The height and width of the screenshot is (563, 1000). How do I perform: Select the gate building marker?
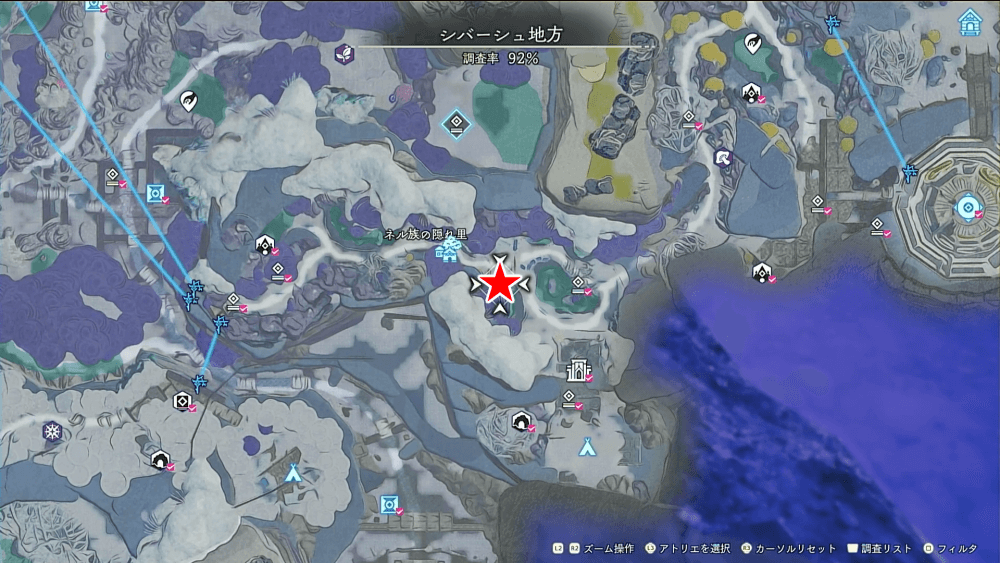point(576,373)
